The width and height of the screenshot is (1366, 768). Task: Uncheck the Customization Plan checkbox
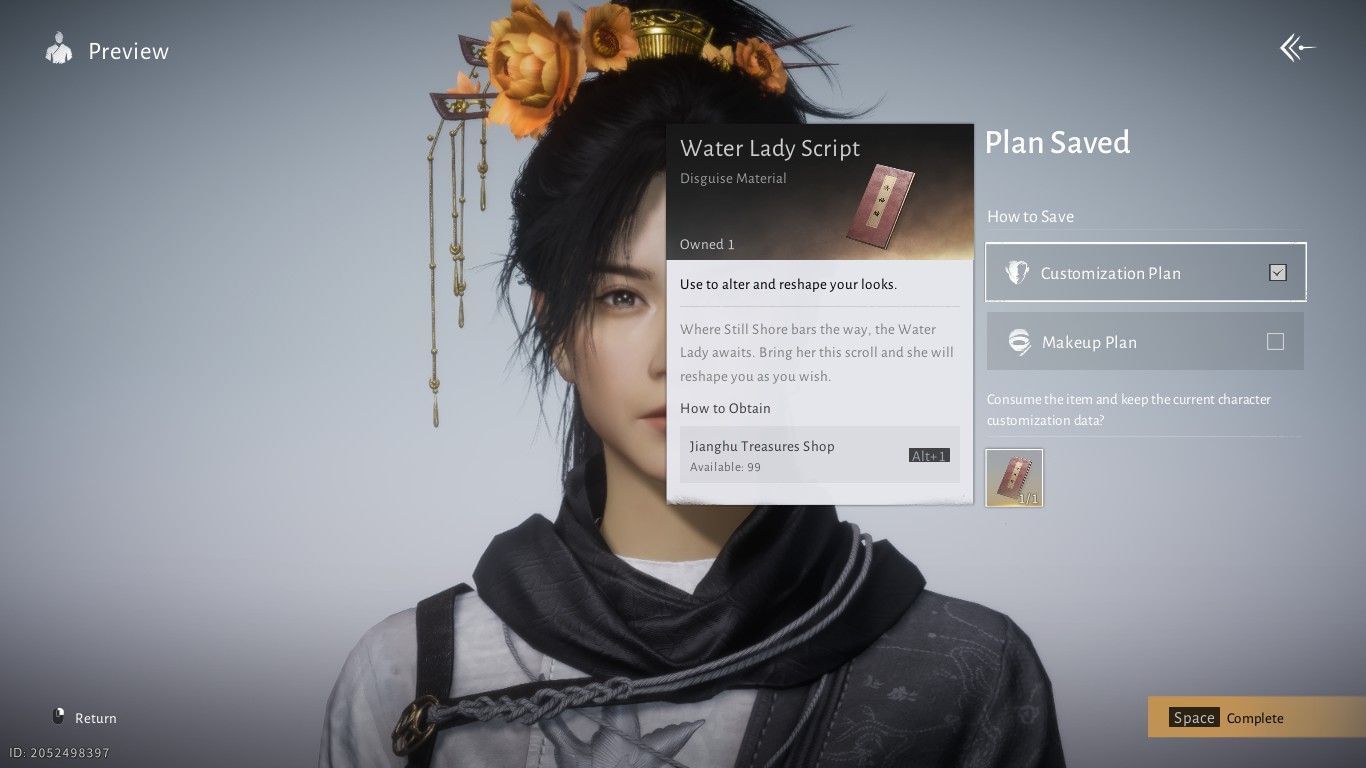[x=1277, y=271]
